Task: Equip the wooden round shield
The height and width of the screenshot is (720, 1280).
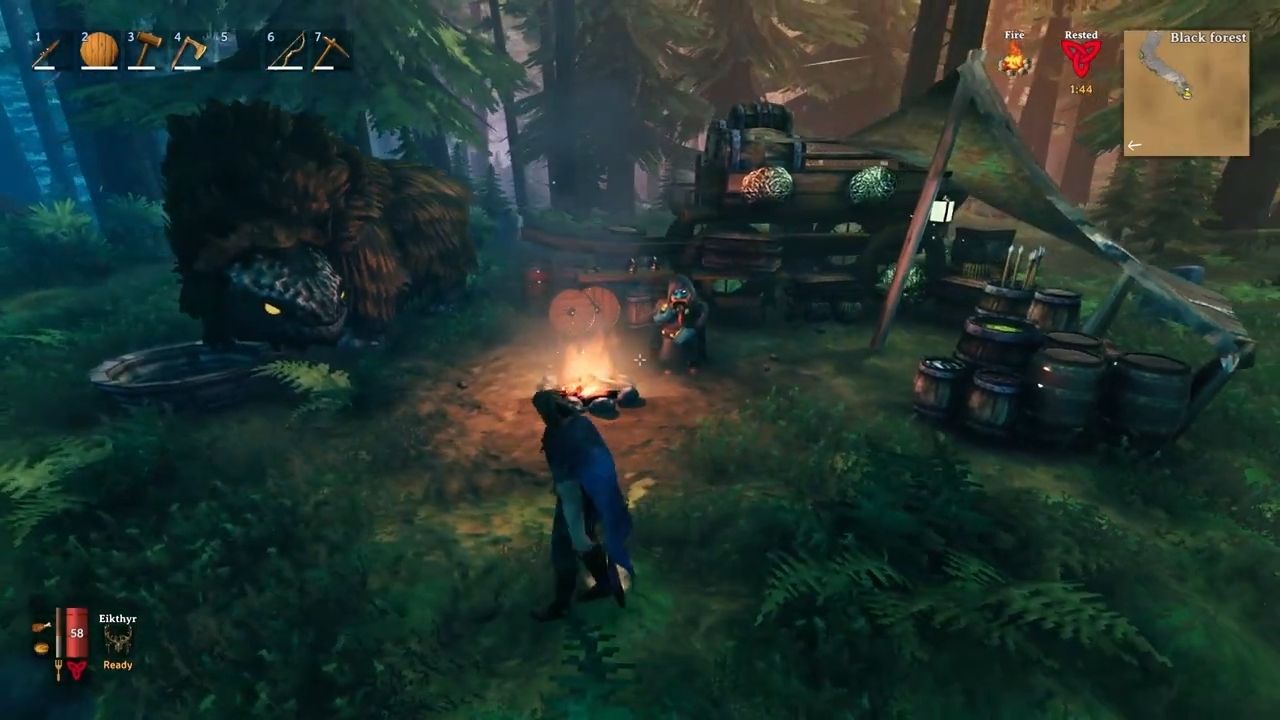Action: (99, 50)
